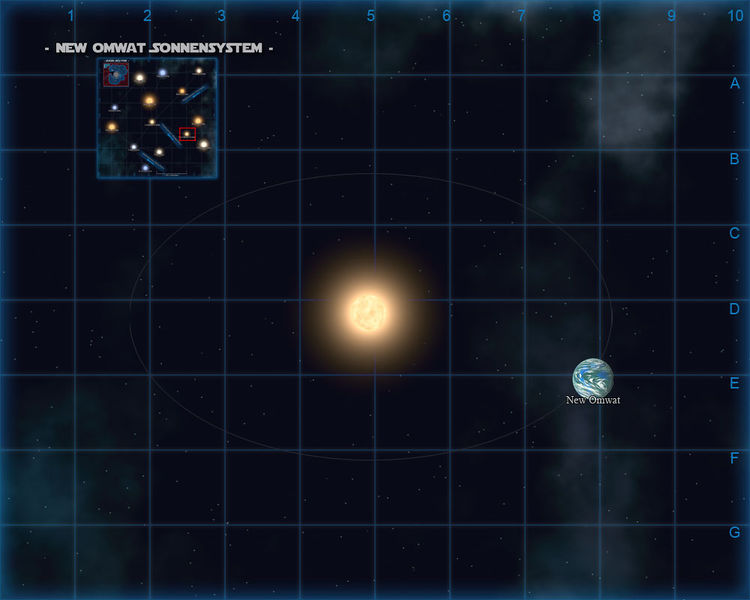Viewport: 750px width, 600px height.
Task: Click the galaxy inset in the minimap corner
Action: pos(115,74)
